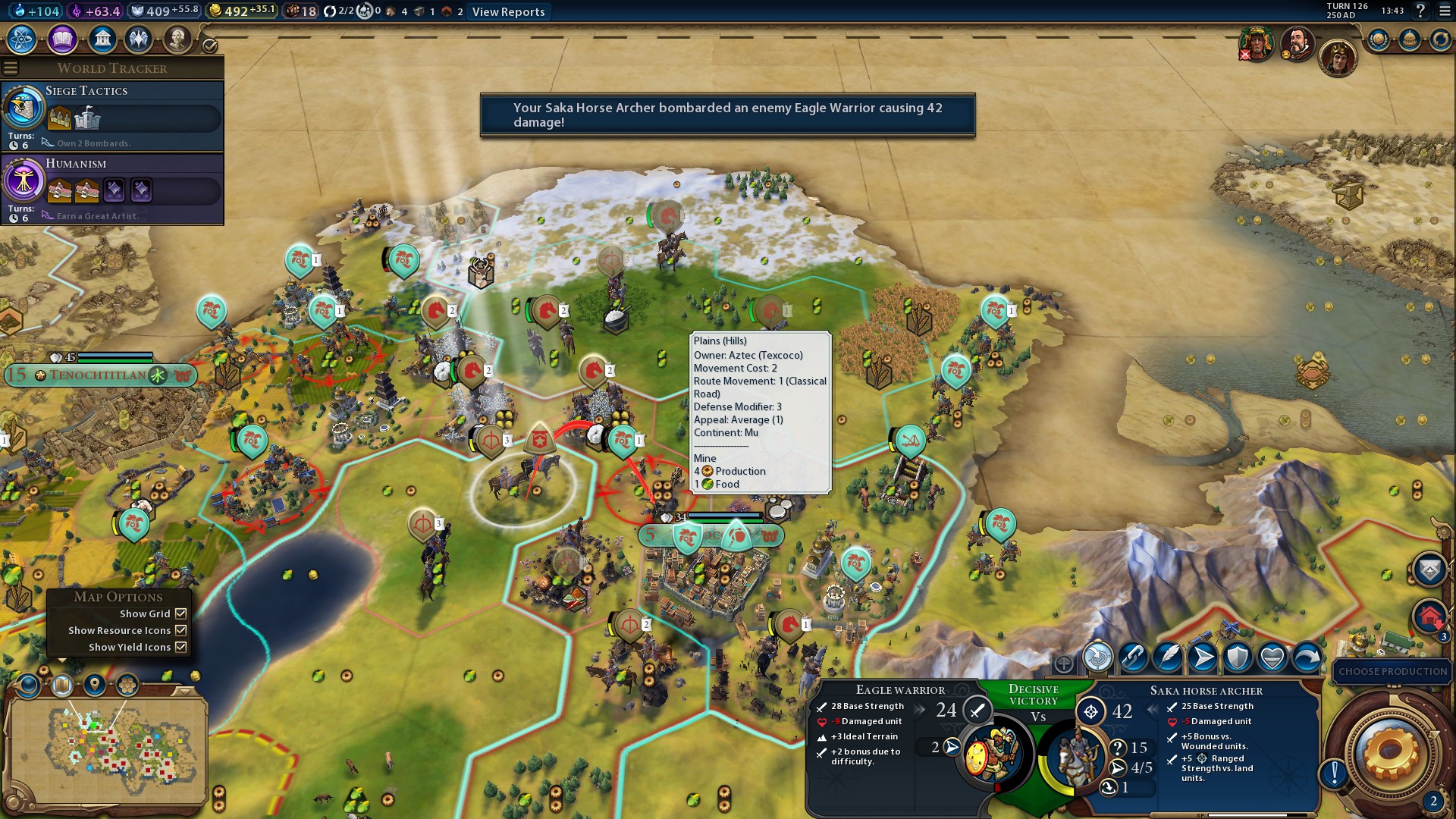Viewport: 1456px width, 819px height.
Task: Choose the heart heal action
Action: click(x=1272, y=657)
